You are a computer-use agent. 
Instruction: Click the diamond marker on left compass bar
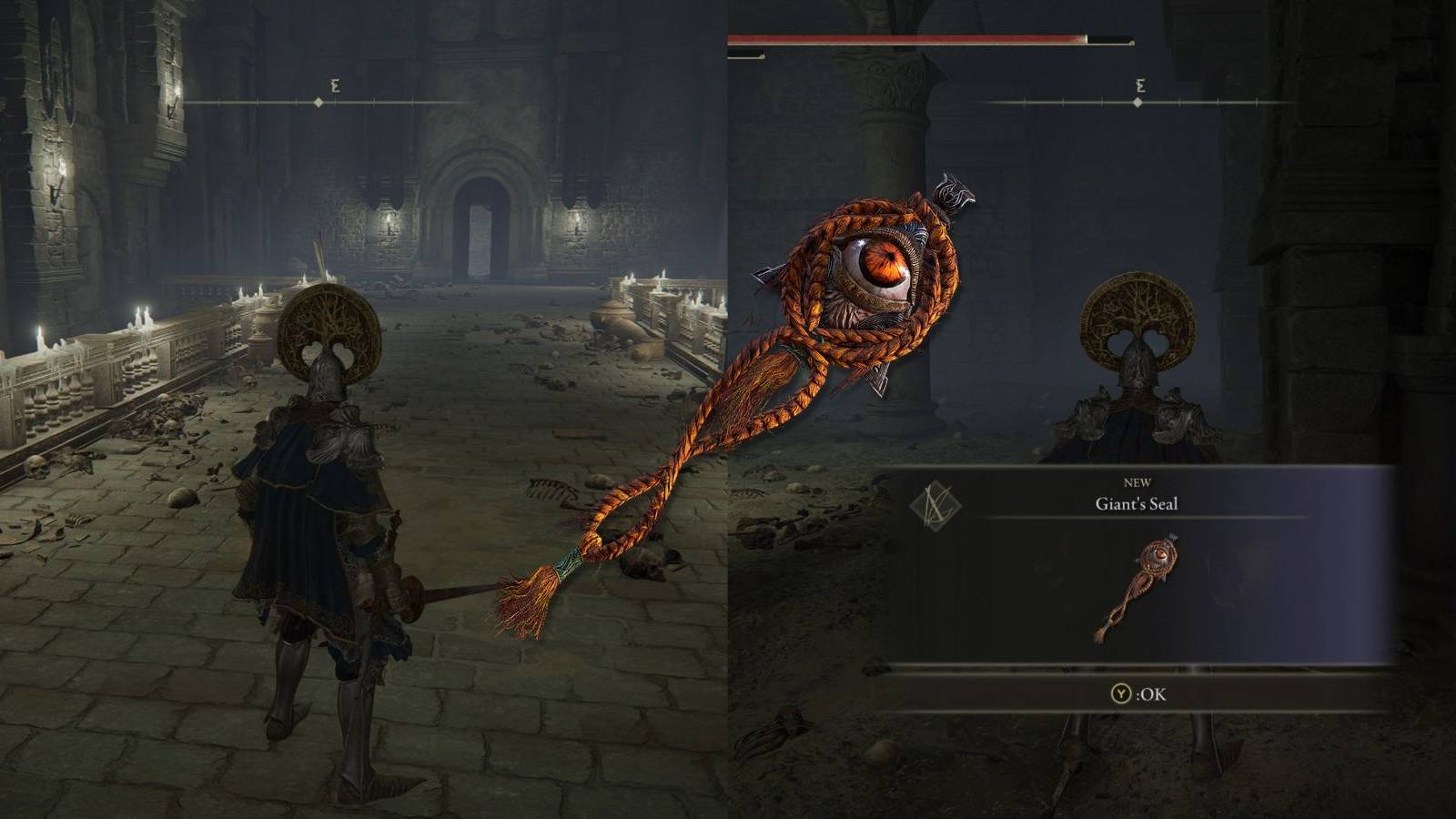click(x=317, y=103)
